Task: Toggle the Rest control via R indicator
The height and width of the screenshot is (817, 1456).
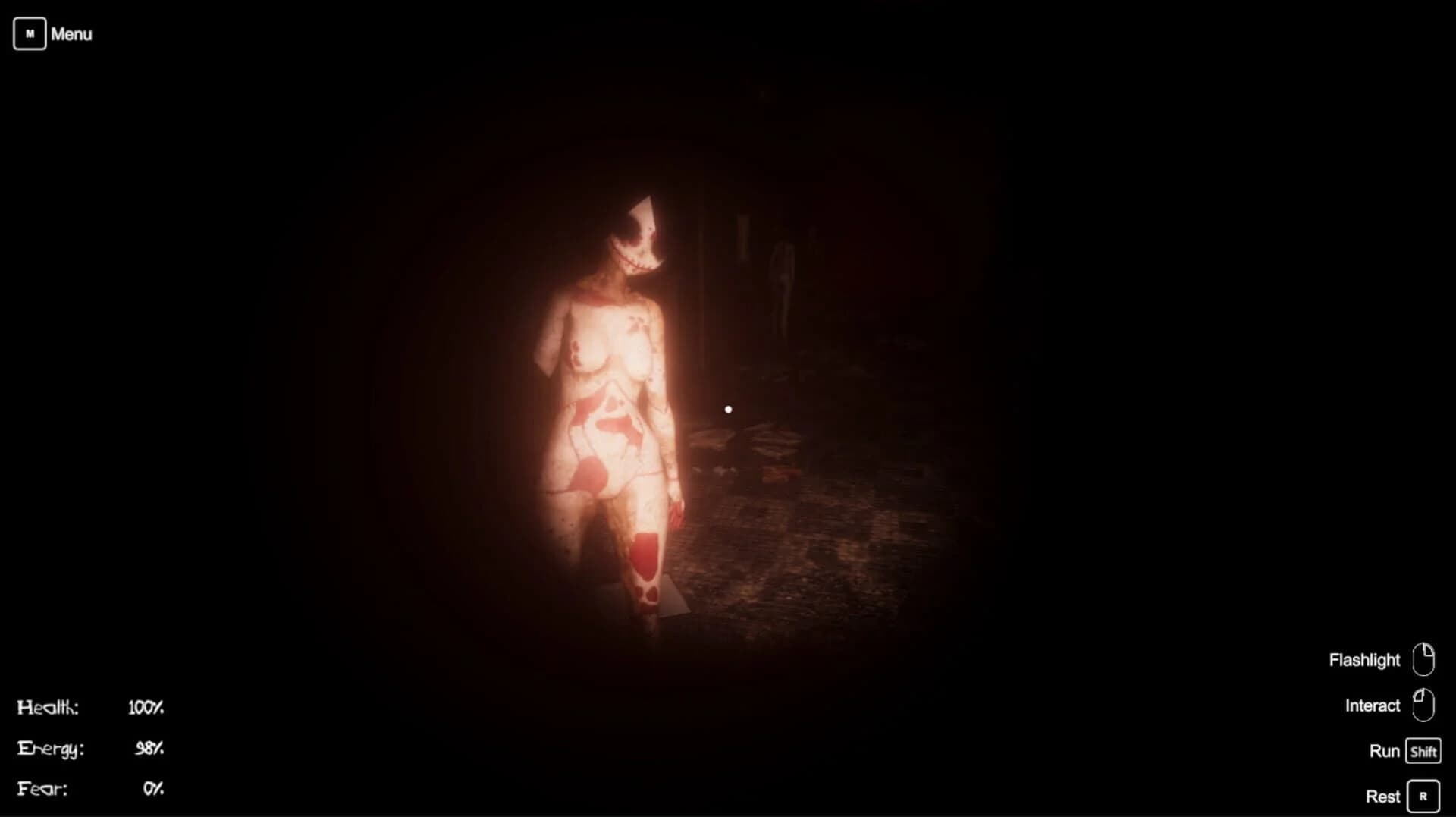Action: point(1423,797)
